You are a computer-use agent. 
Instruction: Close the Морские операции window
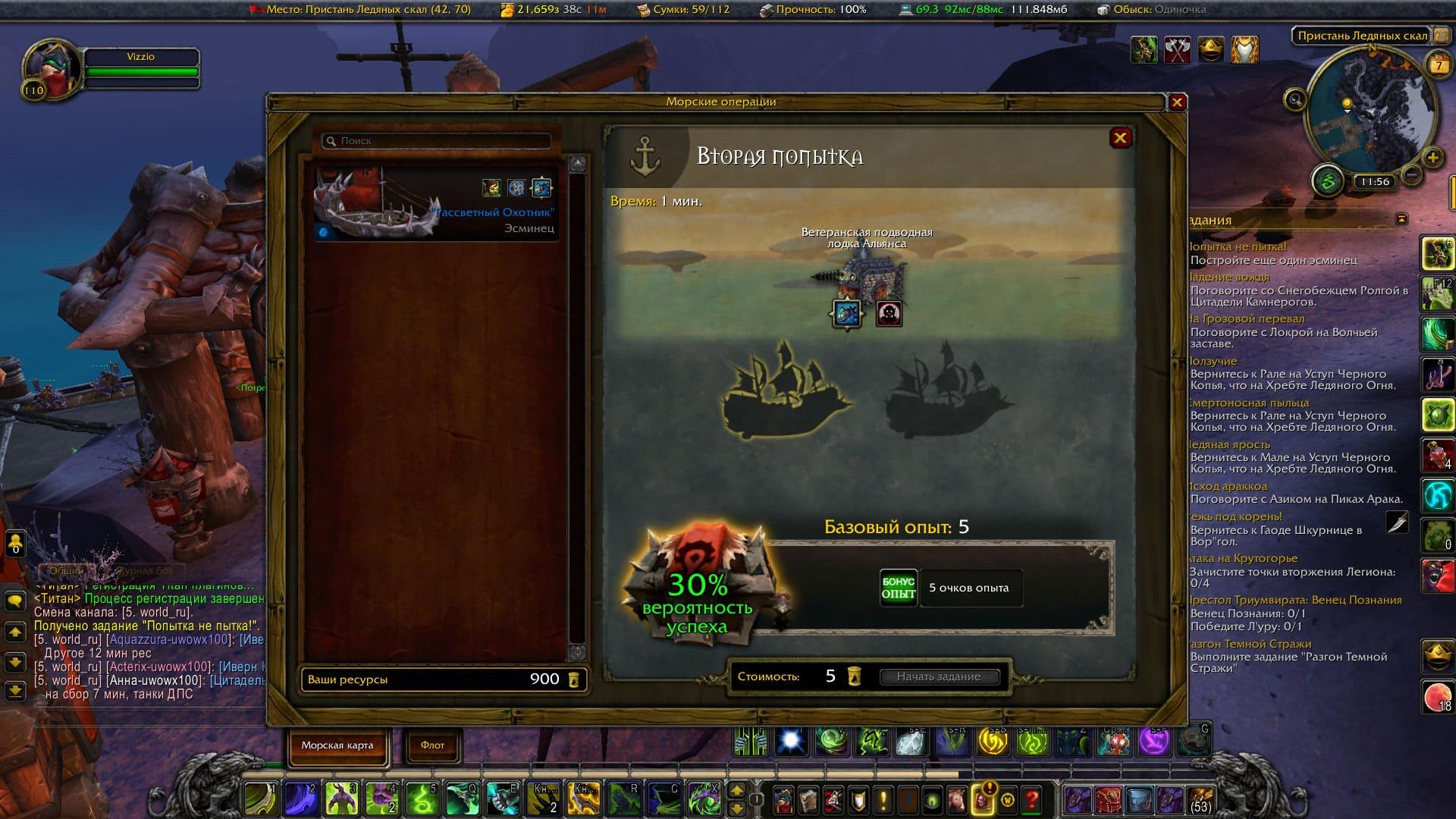pos(1177,102)
